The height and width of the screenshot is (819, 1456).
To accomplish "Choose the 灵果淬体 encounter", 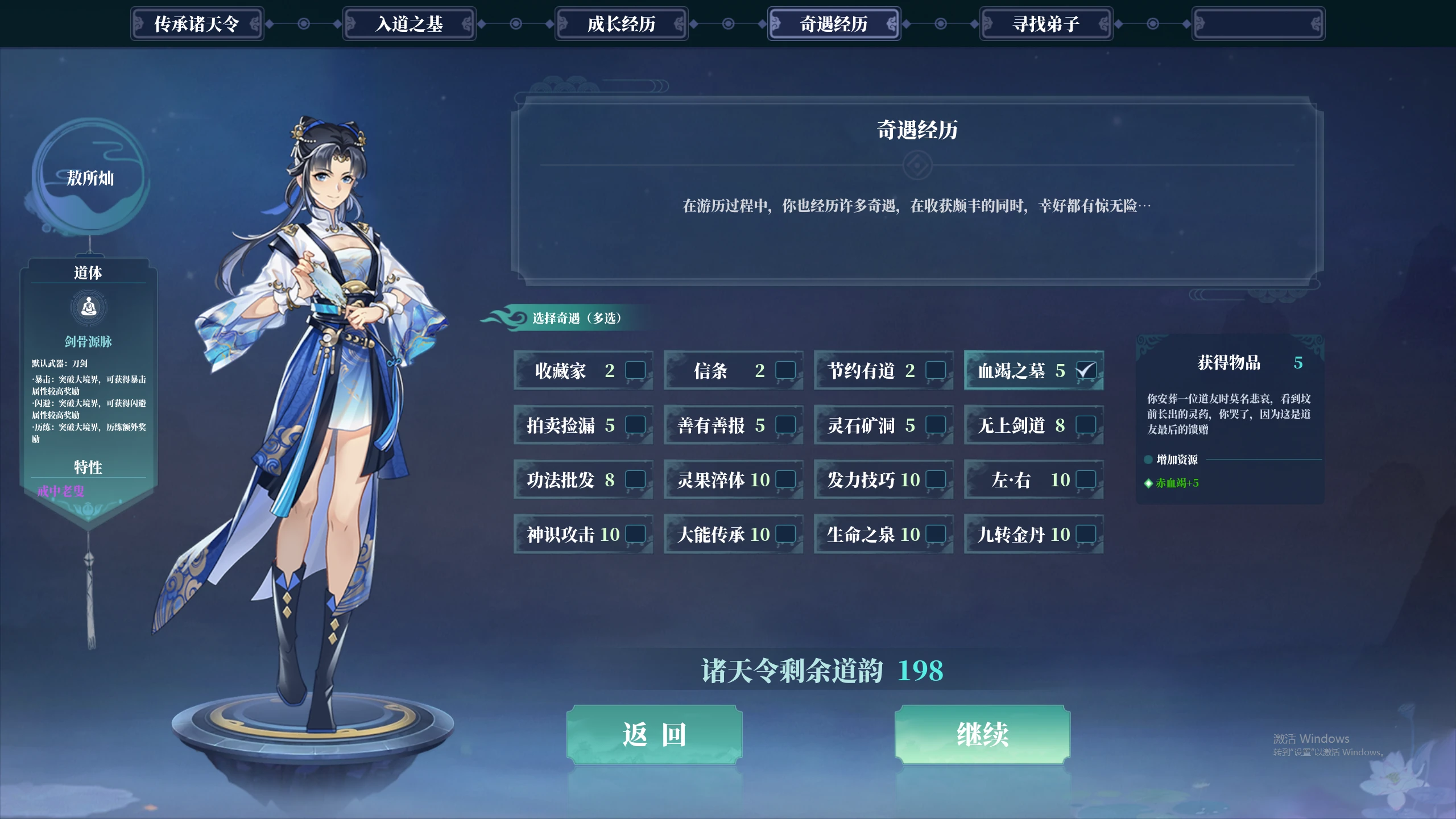I will (785, 479).
